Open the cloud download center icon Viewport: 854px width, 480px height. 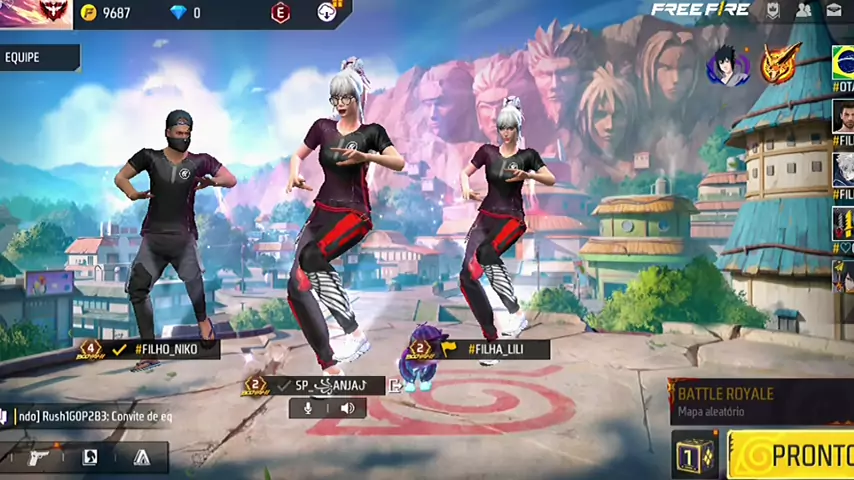(x=328, y=12)
